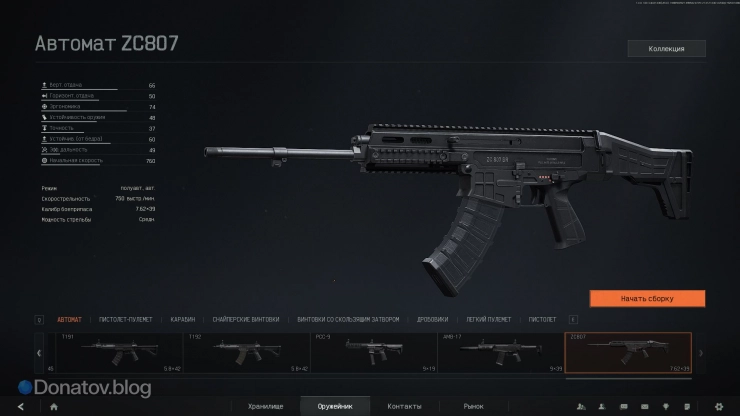Viewport: 740px width, 416px height.
Task: Choose Винтовки со скользящим затвором tab
Action: coord(348,319)
